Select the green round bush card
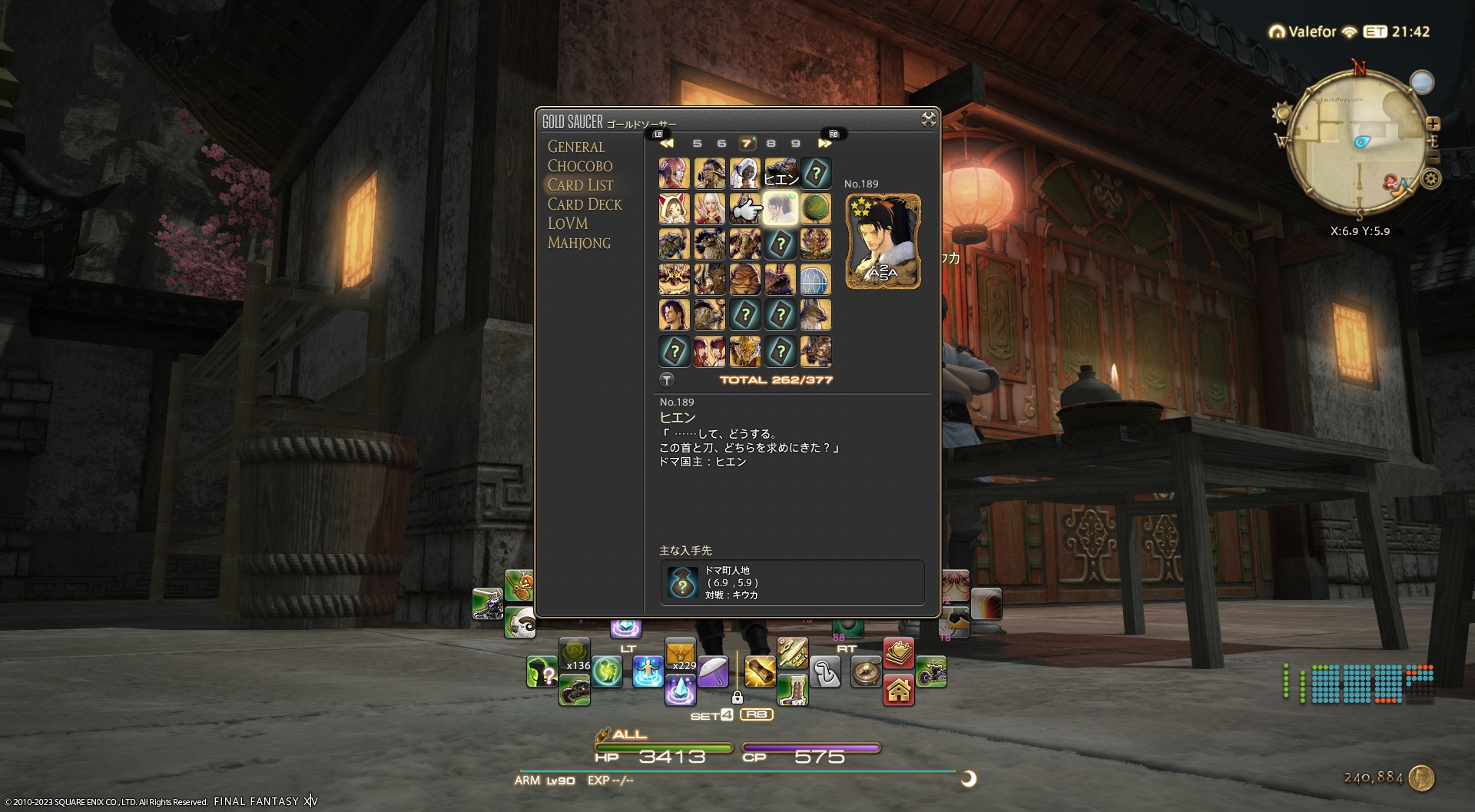Screen dimensions: 1475x812 (815, 208)
